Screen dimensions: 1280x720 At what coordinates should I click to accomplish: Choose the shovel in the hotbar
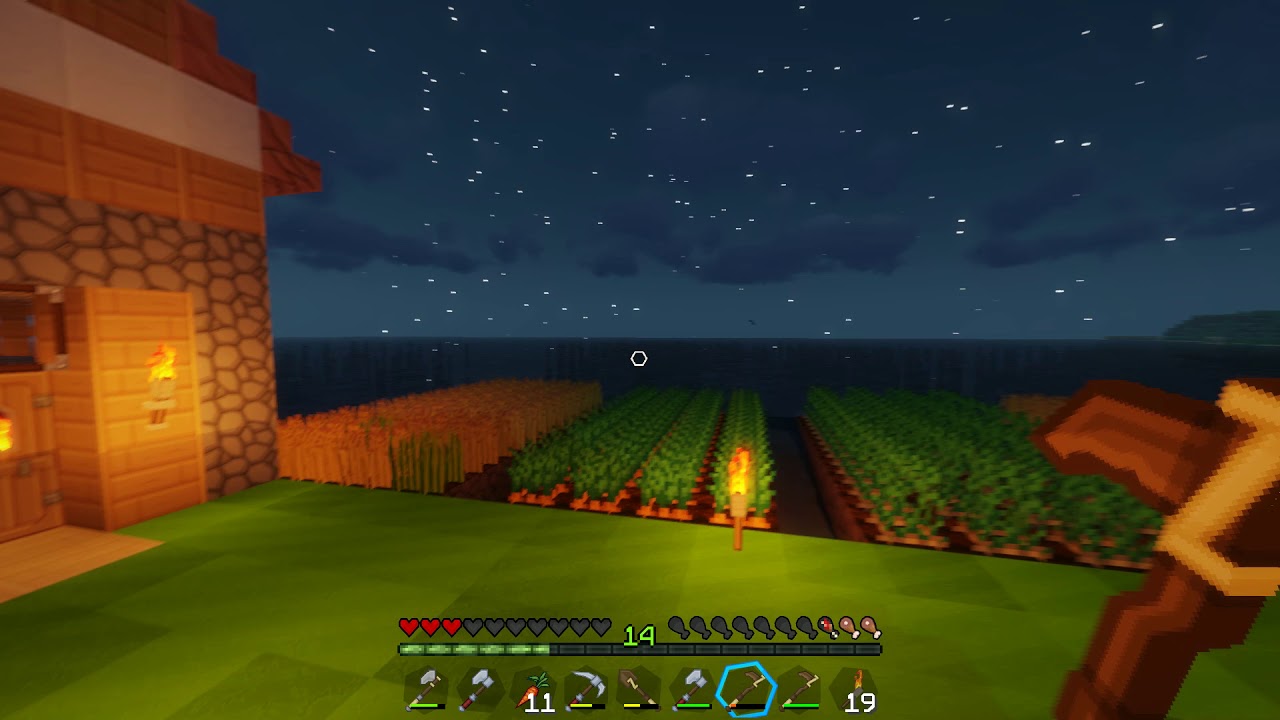click(x=638, y=689)
